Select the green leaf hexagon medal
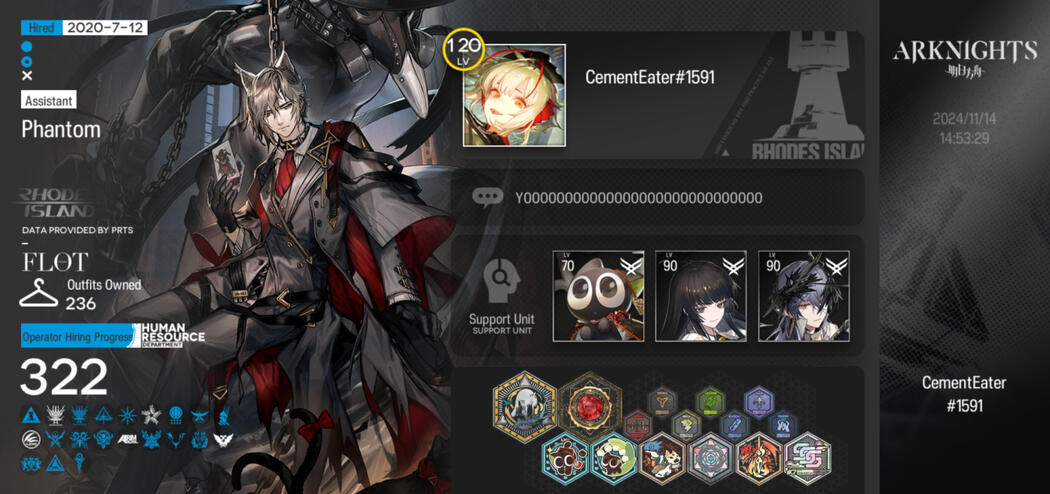The image size is (1050, 494). (x=710, y=402)
